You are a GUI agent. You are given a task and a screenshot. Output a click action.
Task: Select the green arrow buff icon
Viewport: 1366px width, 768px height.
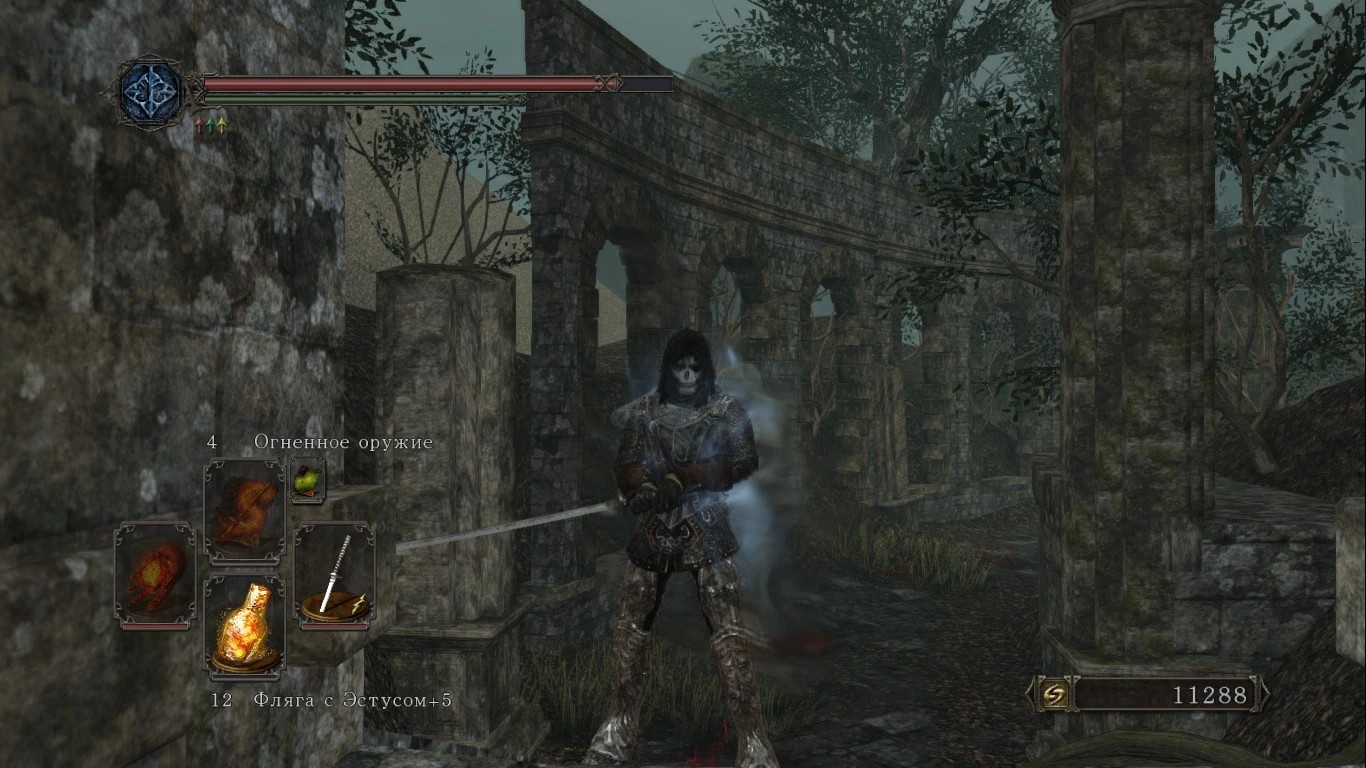coord(210,125)
